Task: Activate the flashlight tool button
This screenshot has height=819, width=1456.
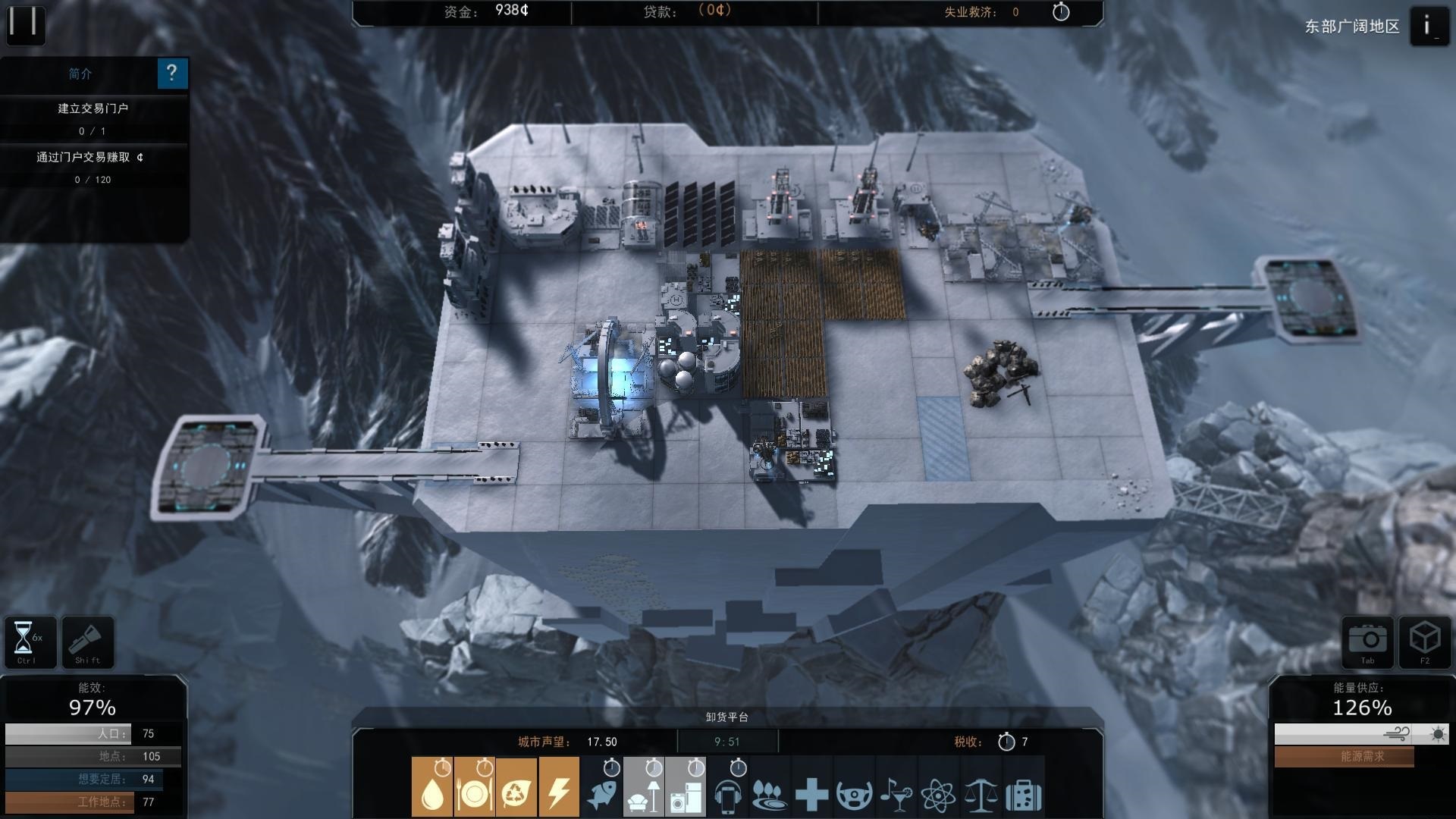Action: point(87,642)
